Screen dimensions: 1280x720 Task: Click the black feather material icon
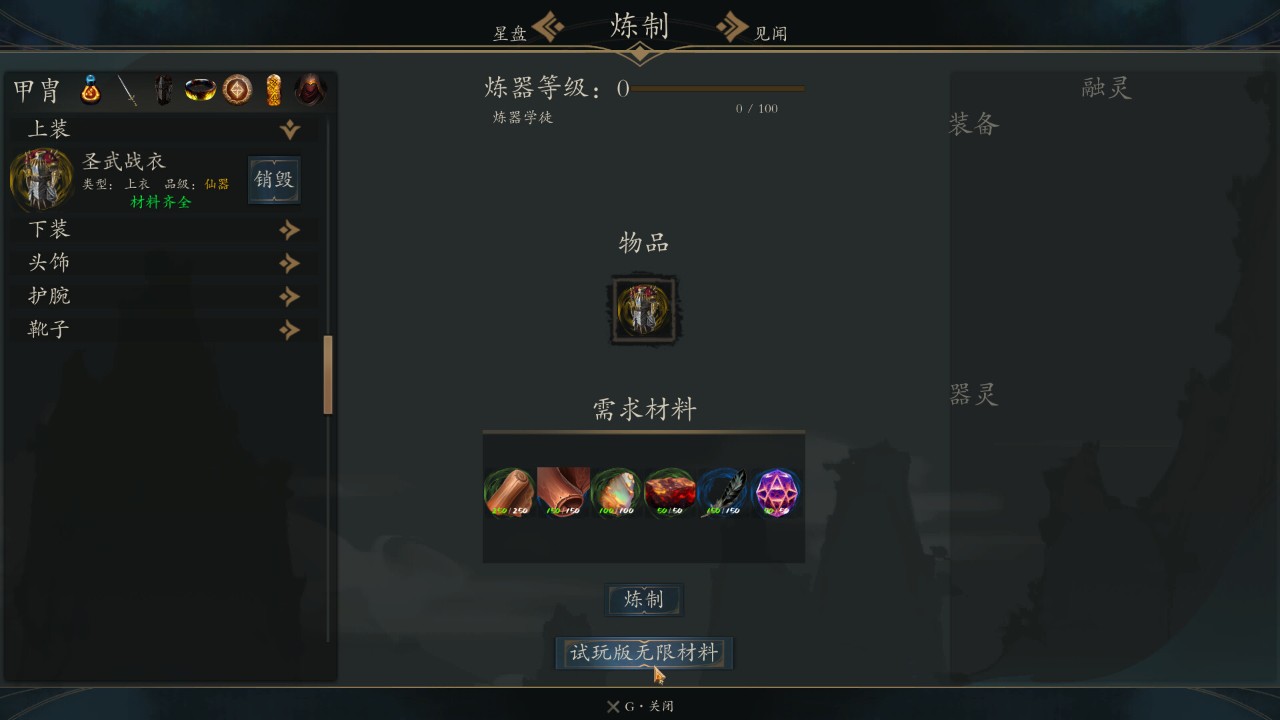(x=722, y=491)
